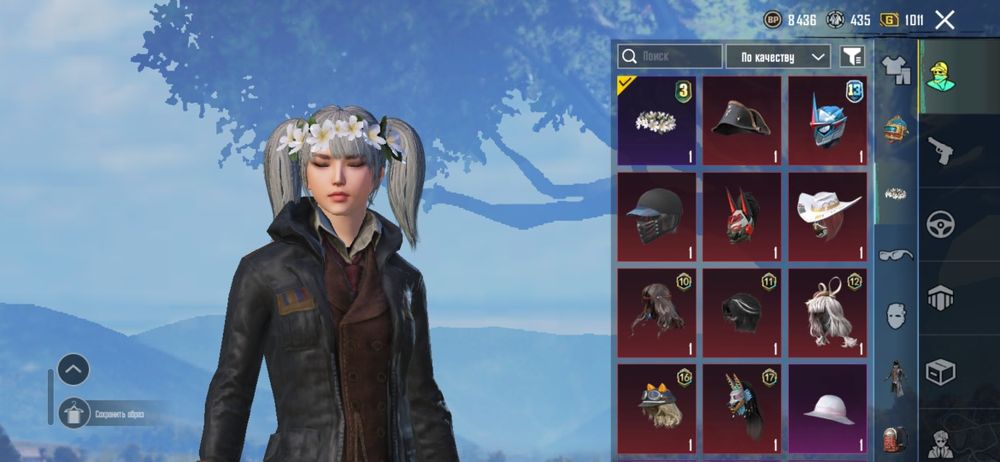The image size is (1000, 462).
Task: Switch to the pistol weapons category
Action: tap(940, 150)
